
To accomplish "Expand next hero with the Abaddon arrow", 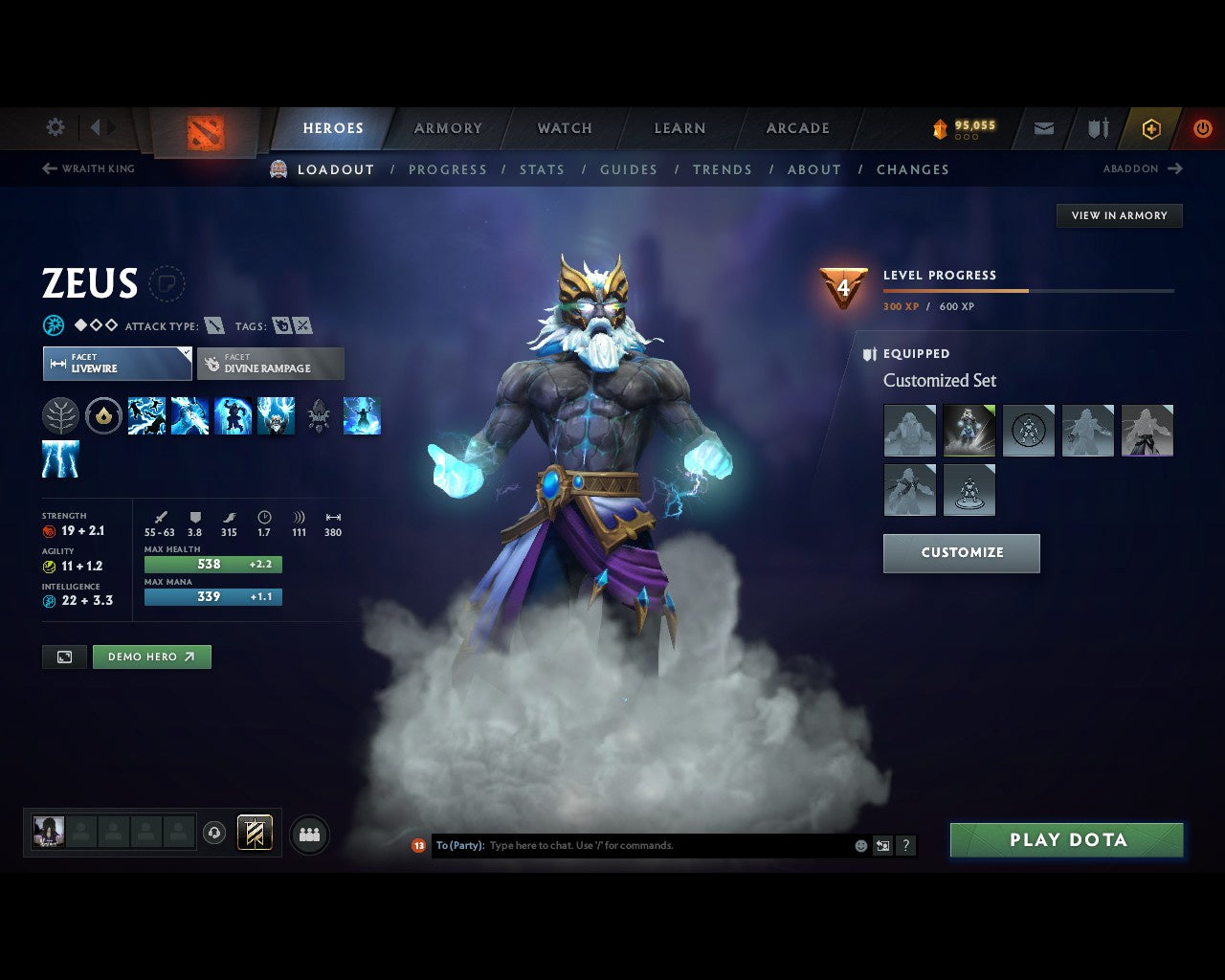I will (1175, 168).
